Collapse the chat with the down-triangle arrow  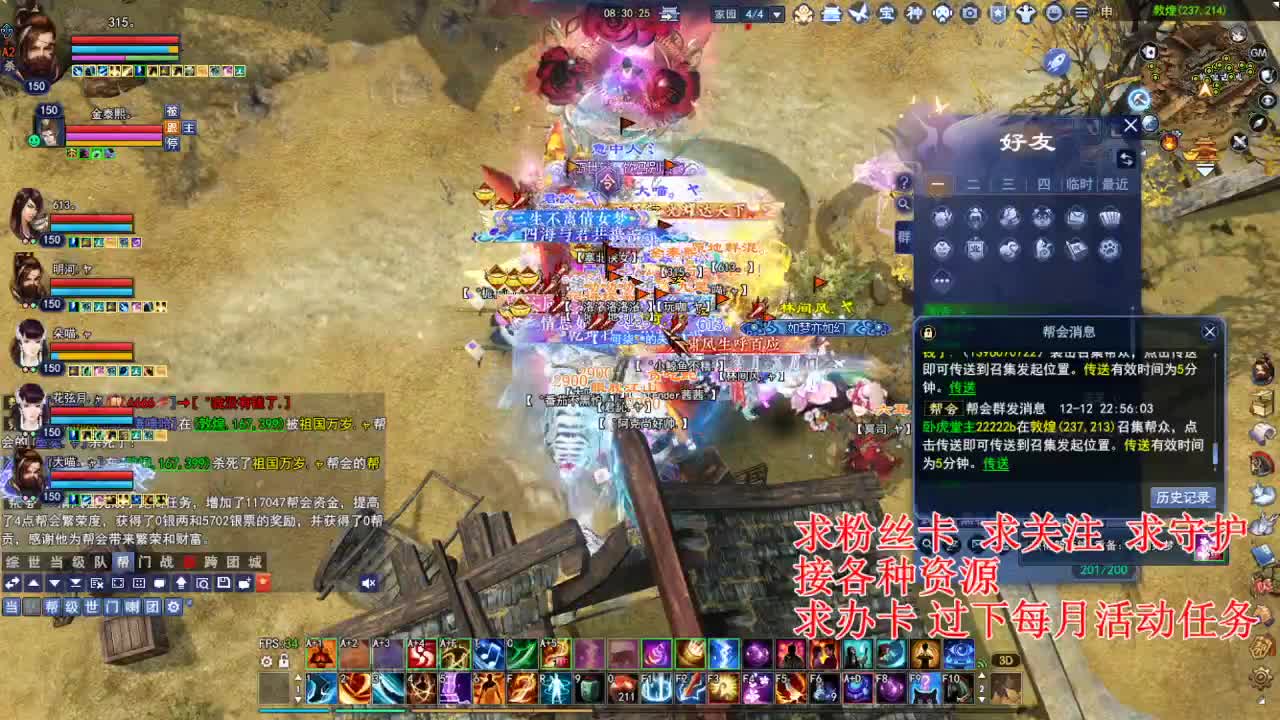click(x=55, y=583)
